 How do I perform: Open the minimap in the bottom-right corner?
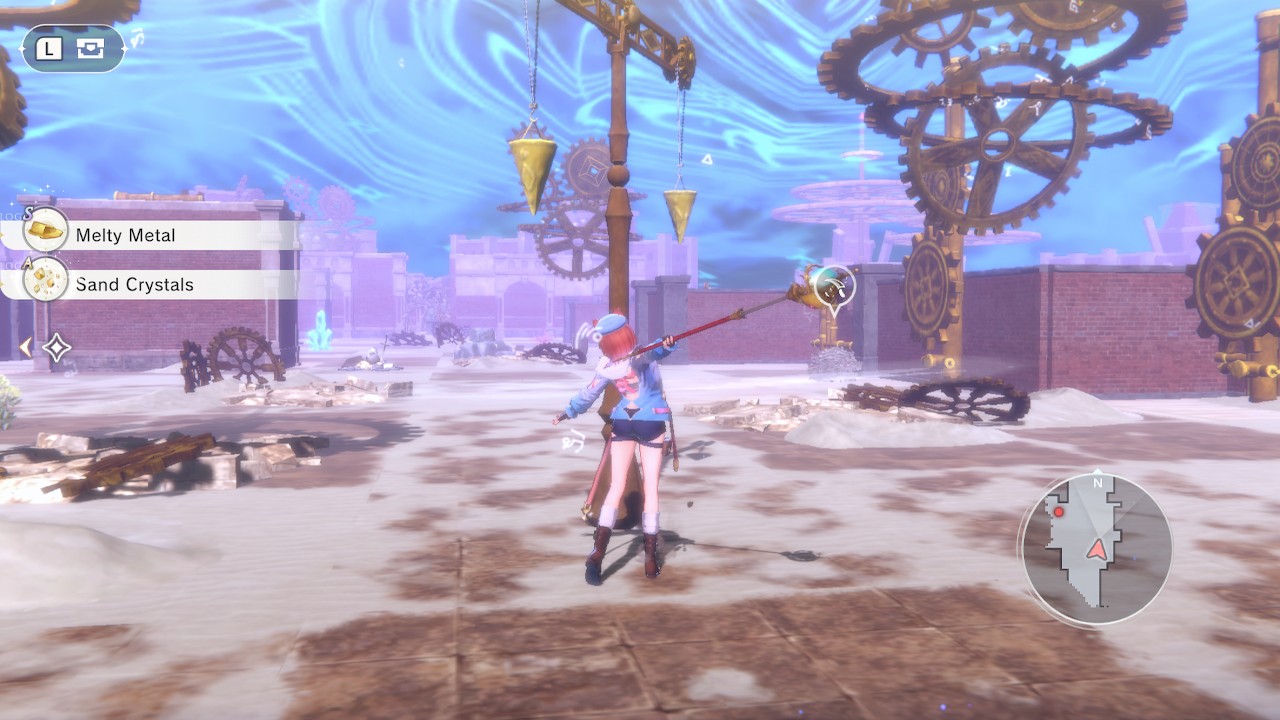click(x=1095, y=540)
